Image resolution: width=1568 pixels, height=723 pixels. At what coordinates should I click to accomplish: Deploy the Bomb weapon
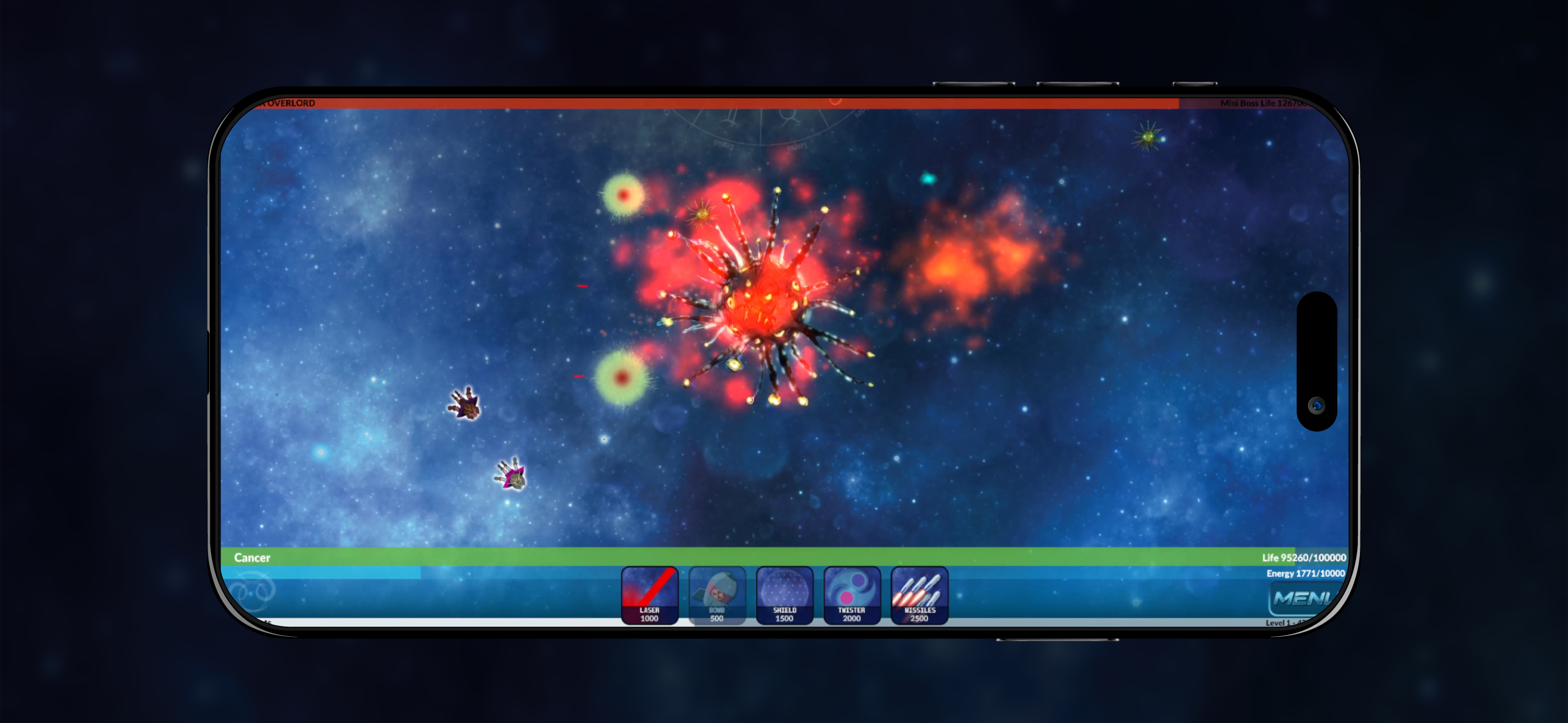click(717, 596)
